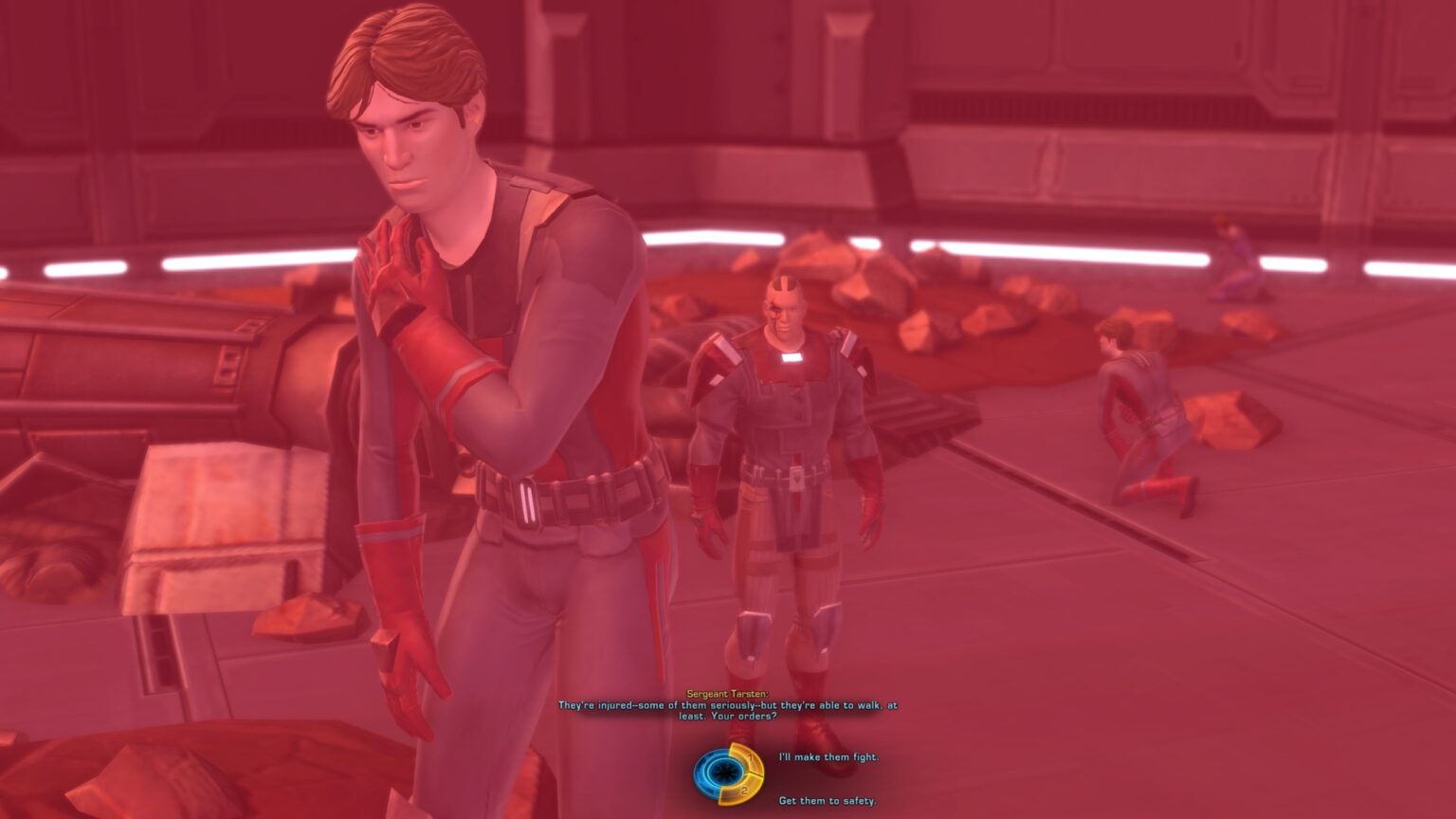Click the speaker name 'Sergeant Tarsten'
This screenshot has height=819, width=1456.
point(727,693)
